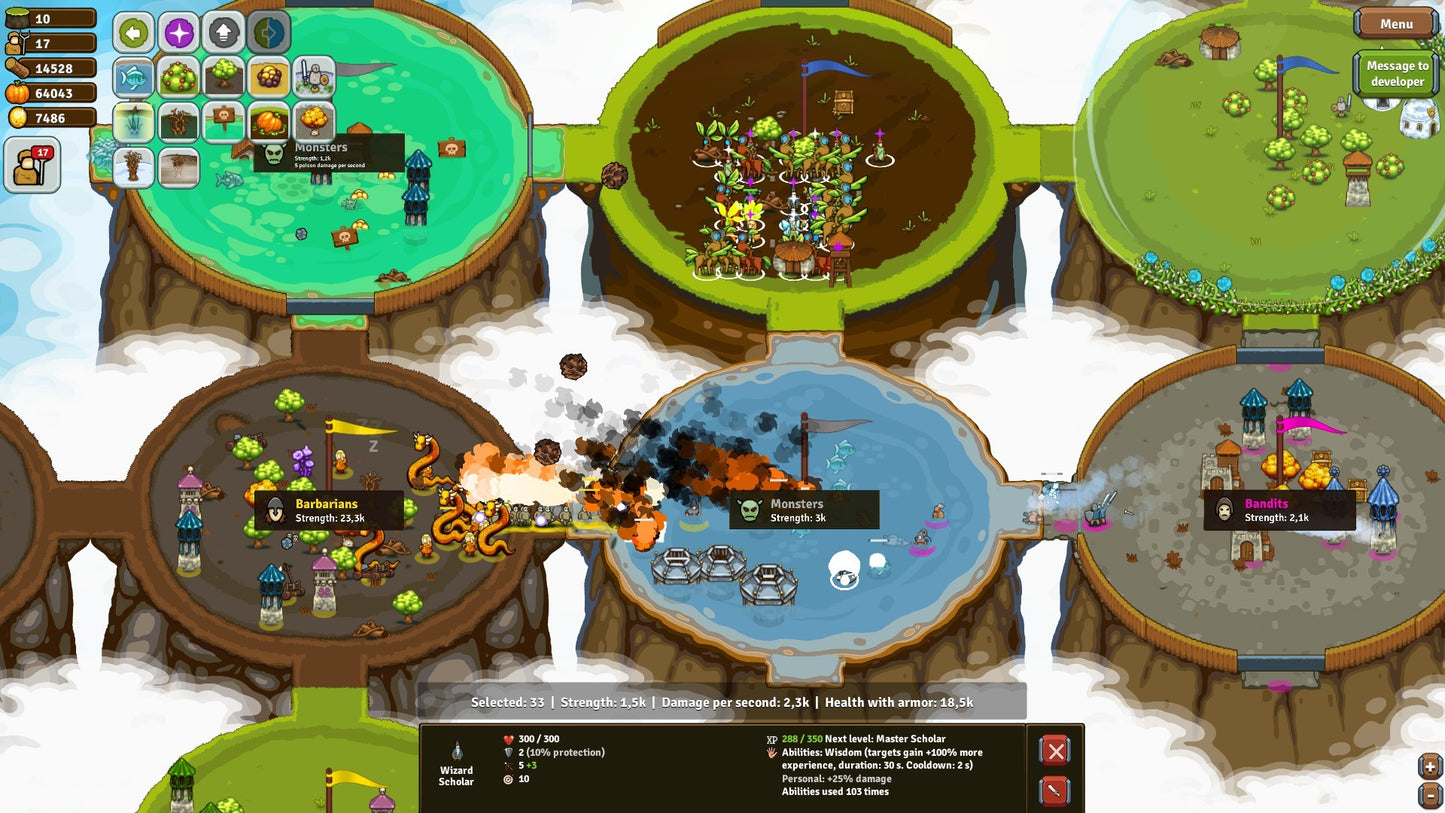Open the game Menu
This screenshot has height=813, width=1445.
coord(1394,23)
